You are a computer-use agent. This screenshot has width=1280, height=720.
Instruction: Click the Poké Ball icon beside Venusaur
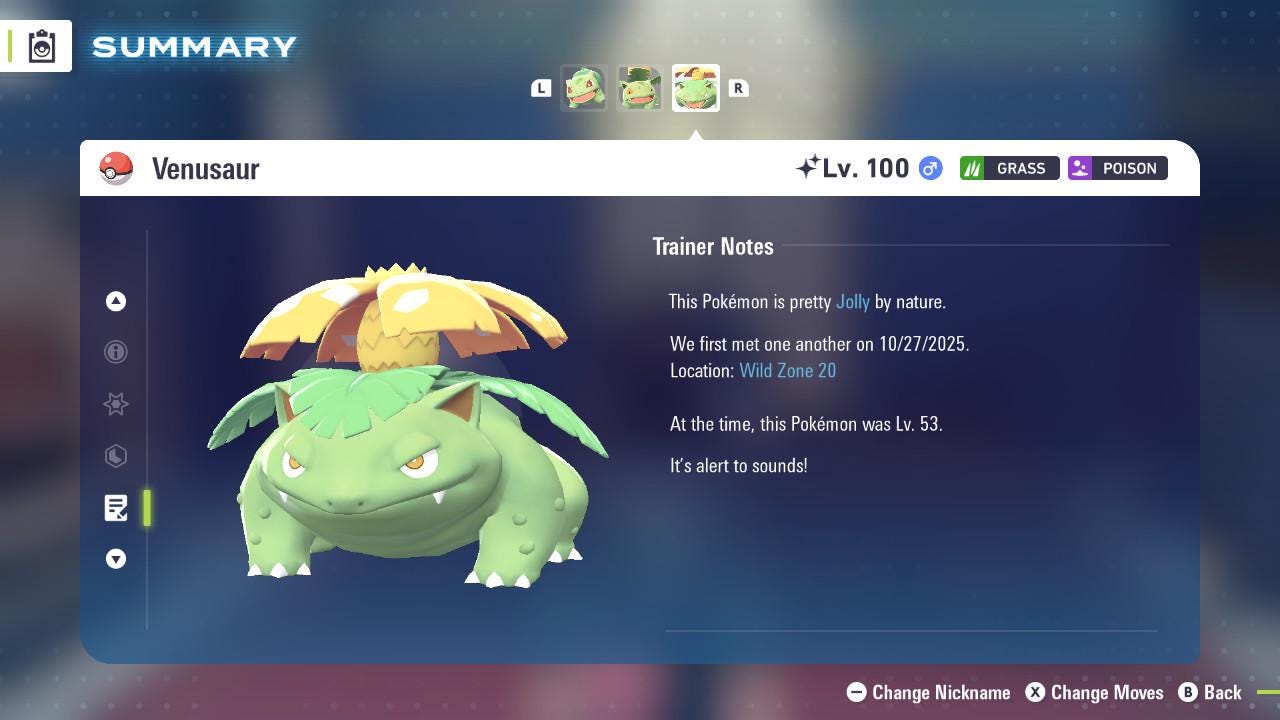pos(117,168)
